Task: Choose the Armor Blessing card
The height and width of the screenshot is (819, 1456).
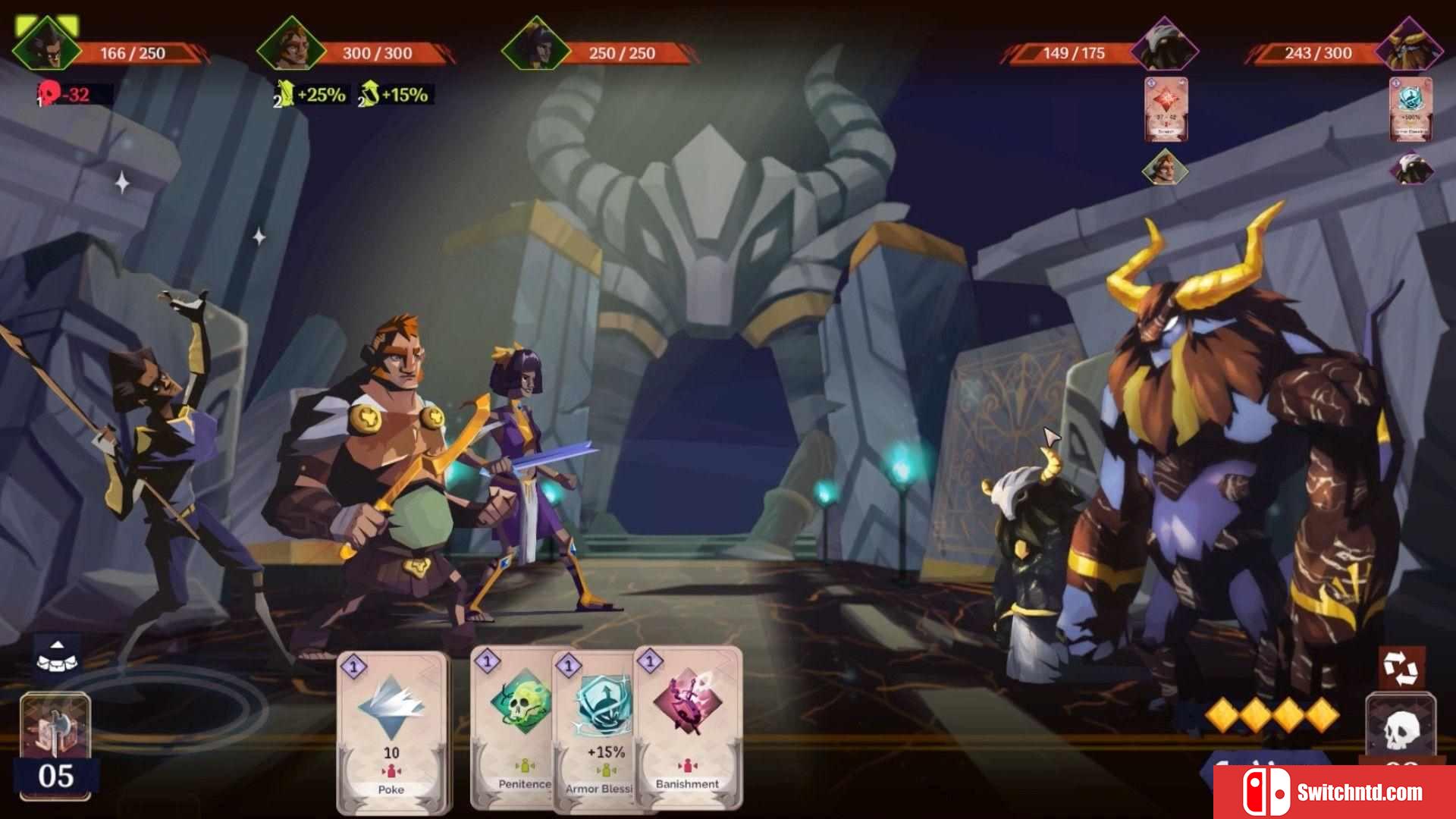Action: click(601, 730)
